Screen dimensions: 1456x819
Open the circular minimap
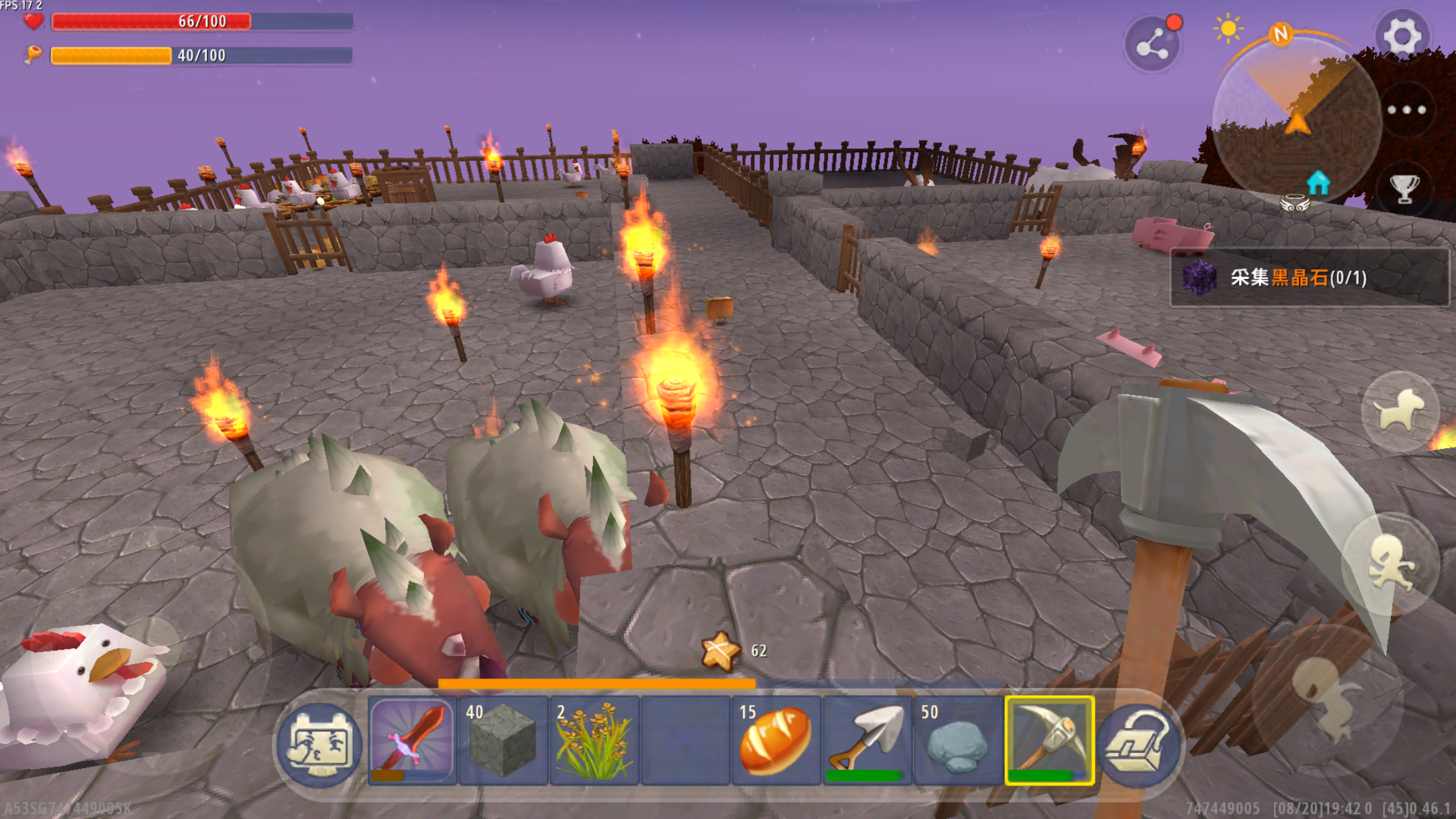1296,119
